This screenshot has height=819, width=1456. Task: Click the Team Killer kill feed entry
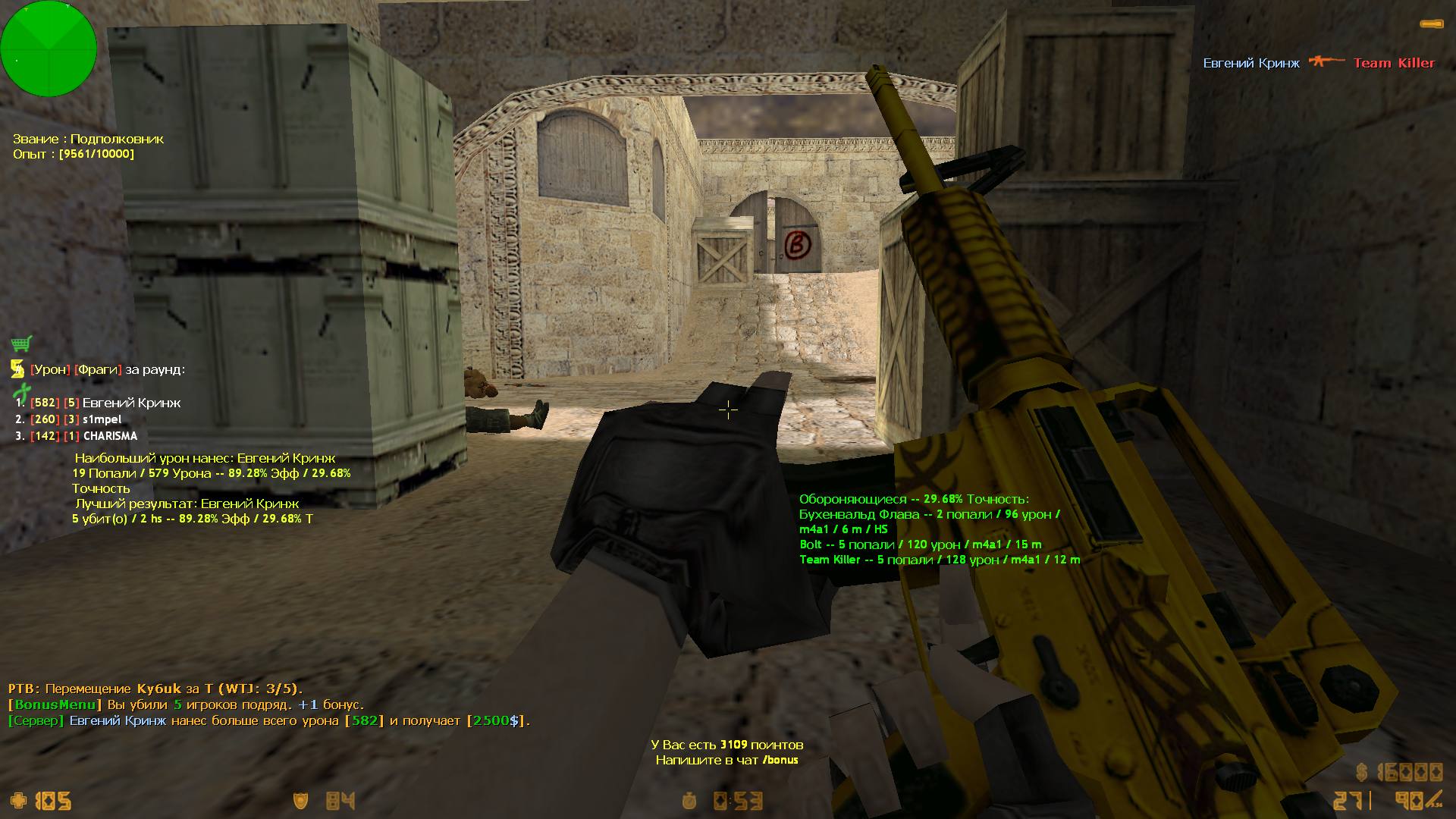1394,63
